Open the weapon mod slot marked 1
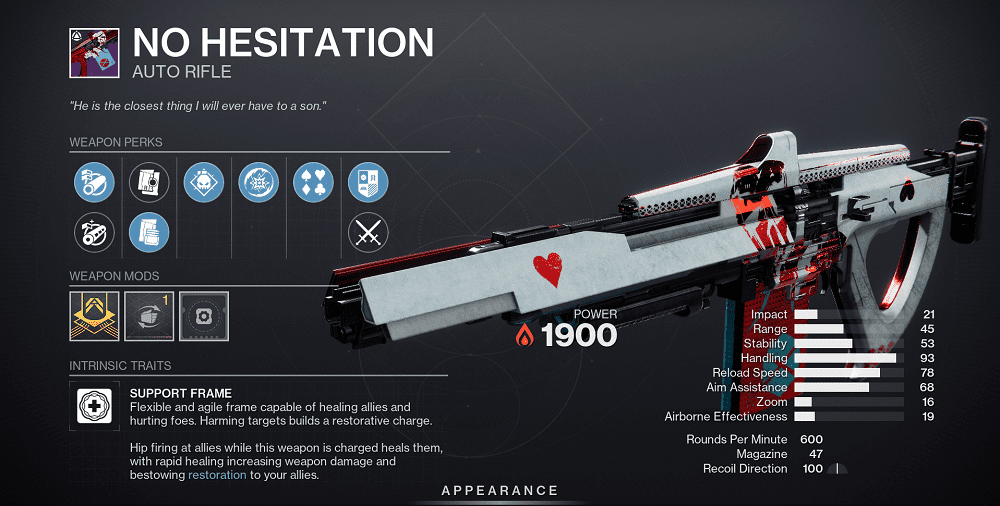 point(149,315)
